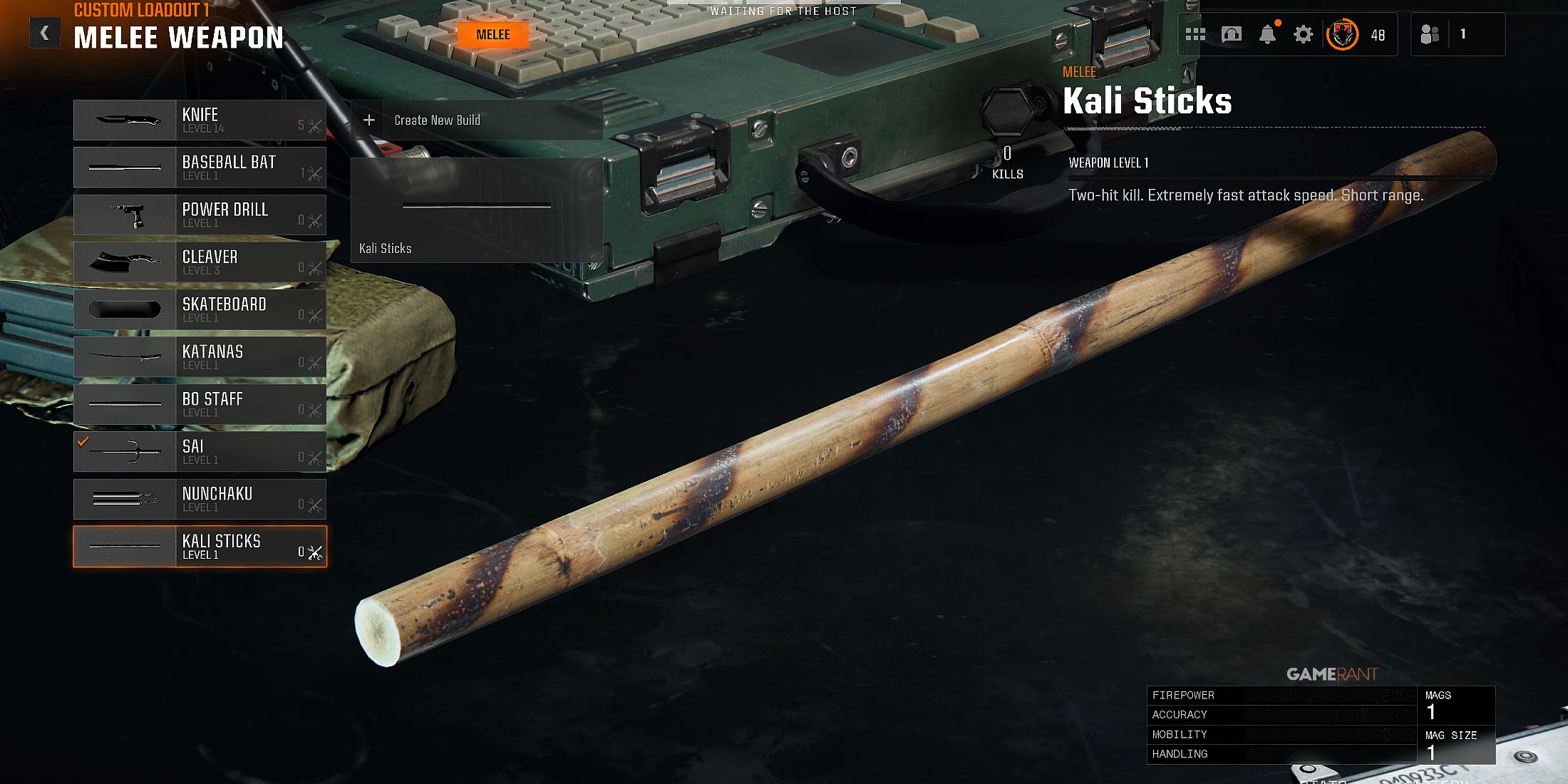1568x784 pixels.
Task: Create New Build for this weapon
Action: coord(476,120)
